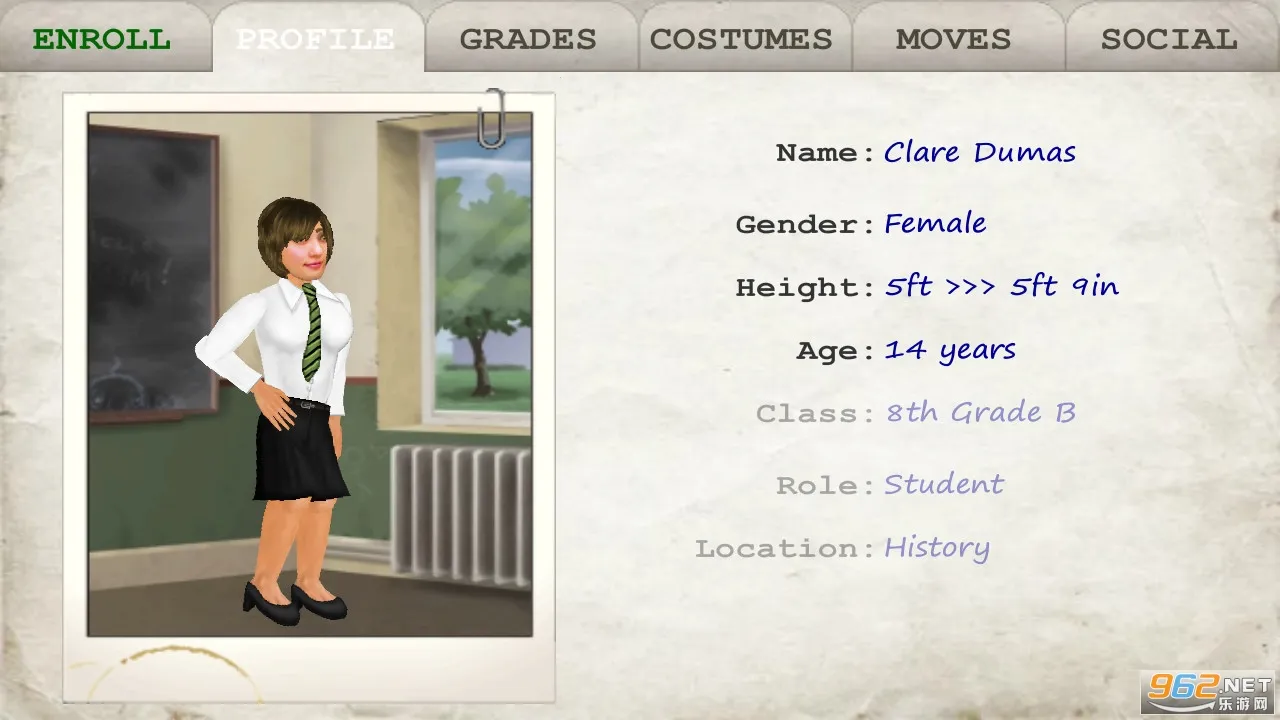Change the Female gender setting

pos(935,223)
